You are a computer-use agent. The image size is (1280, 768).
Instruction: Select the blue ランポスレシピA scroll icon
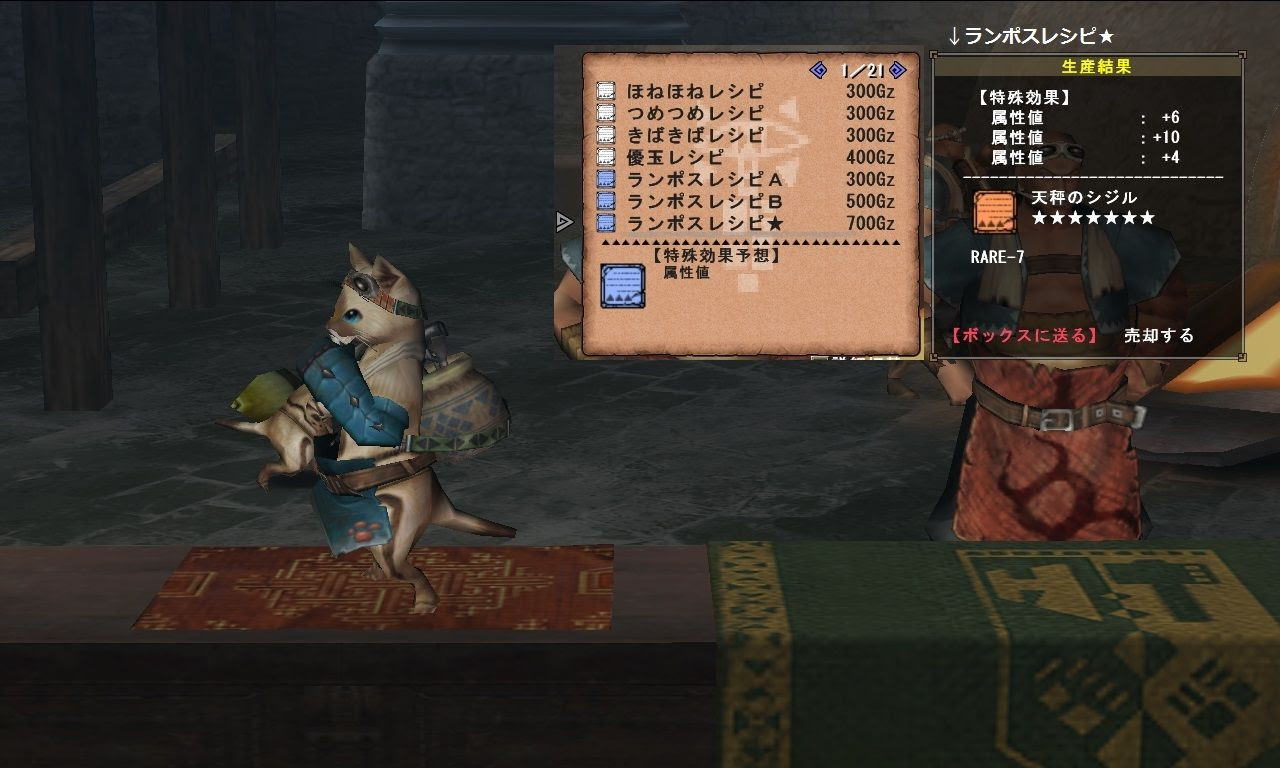pyautogui.click(x=604, y=176)
